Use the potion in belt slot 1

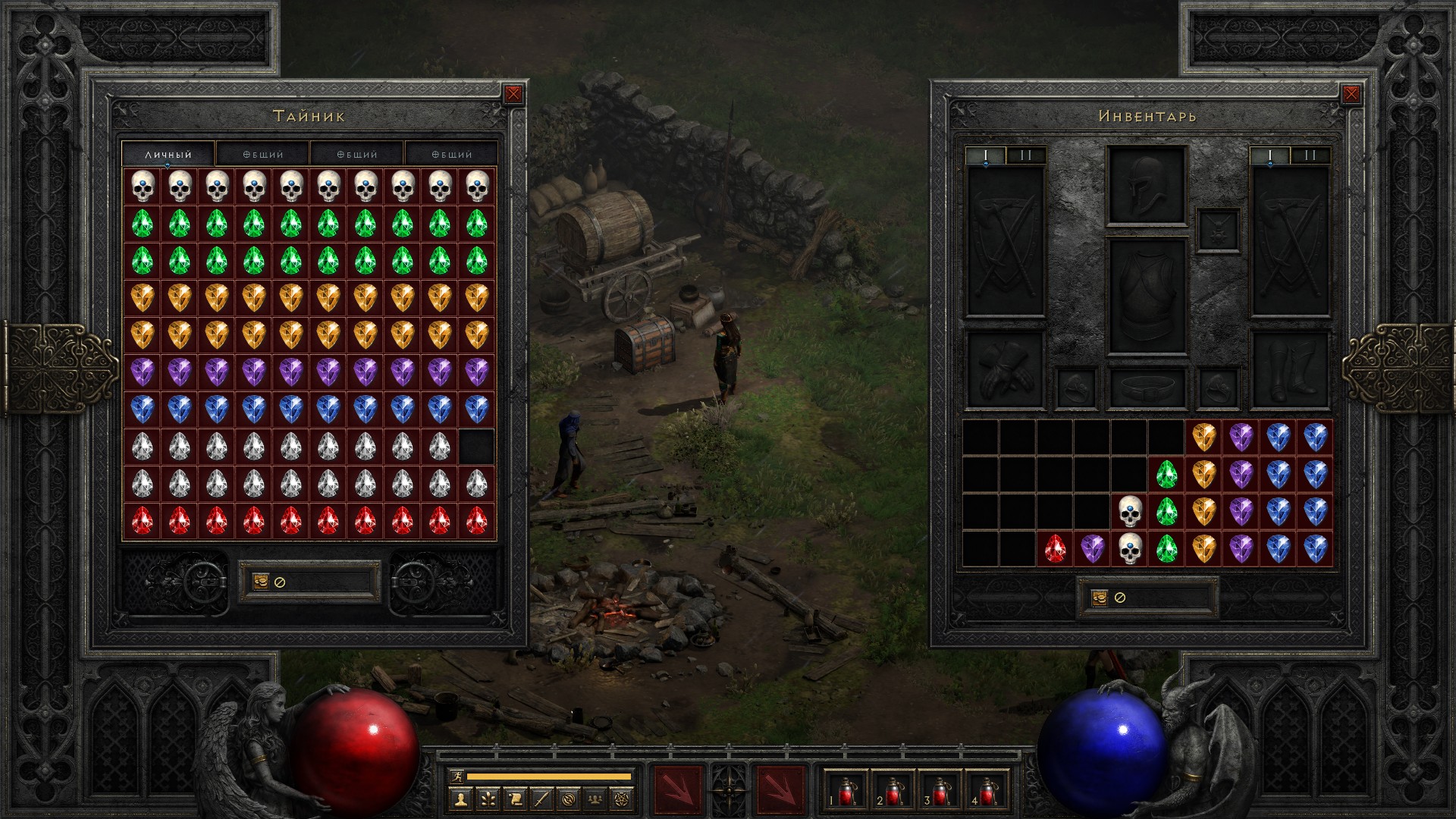click(846, 791)
